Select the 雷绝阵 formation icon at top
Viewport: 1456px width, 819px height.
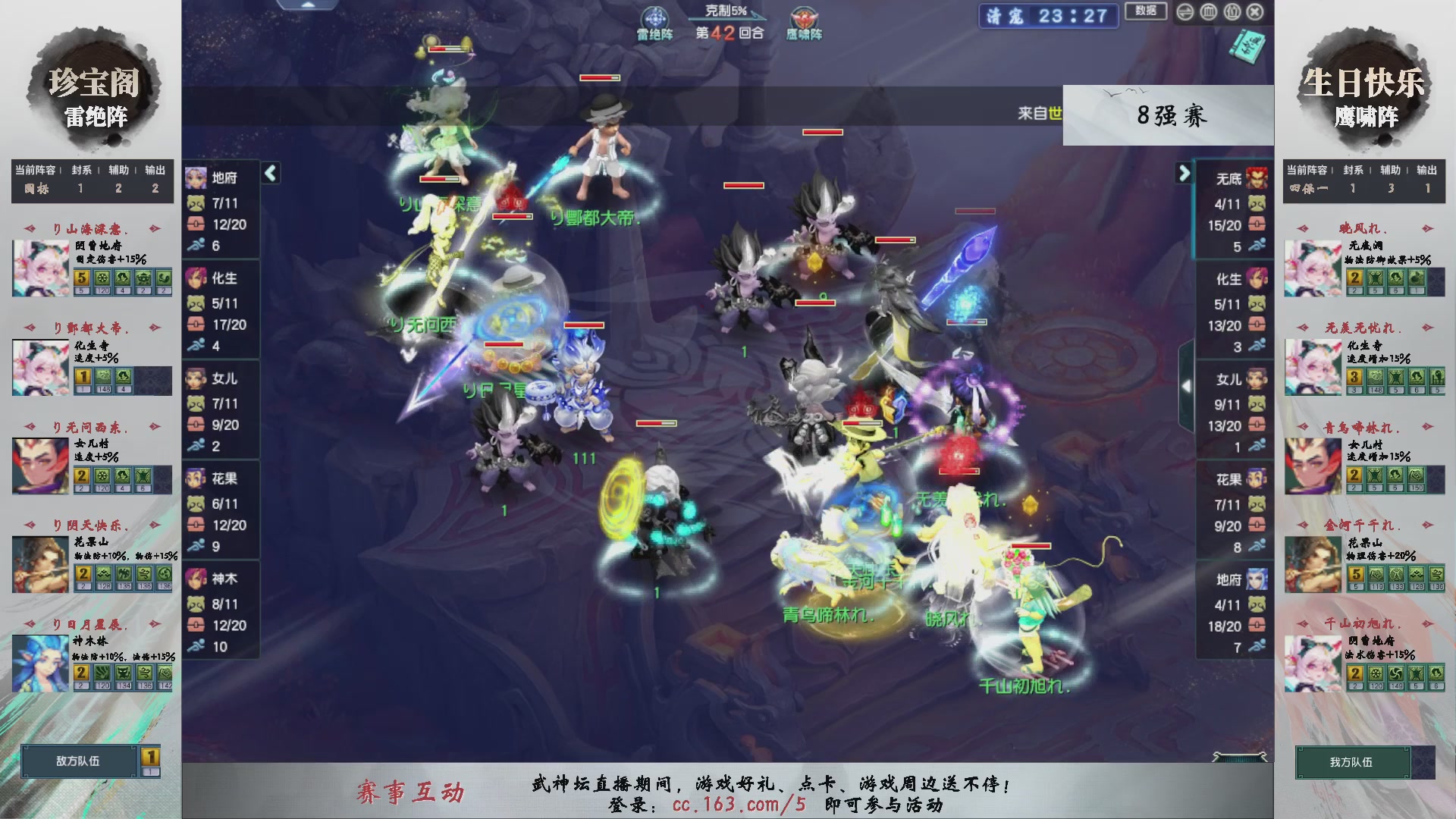[x=657, y=17]
